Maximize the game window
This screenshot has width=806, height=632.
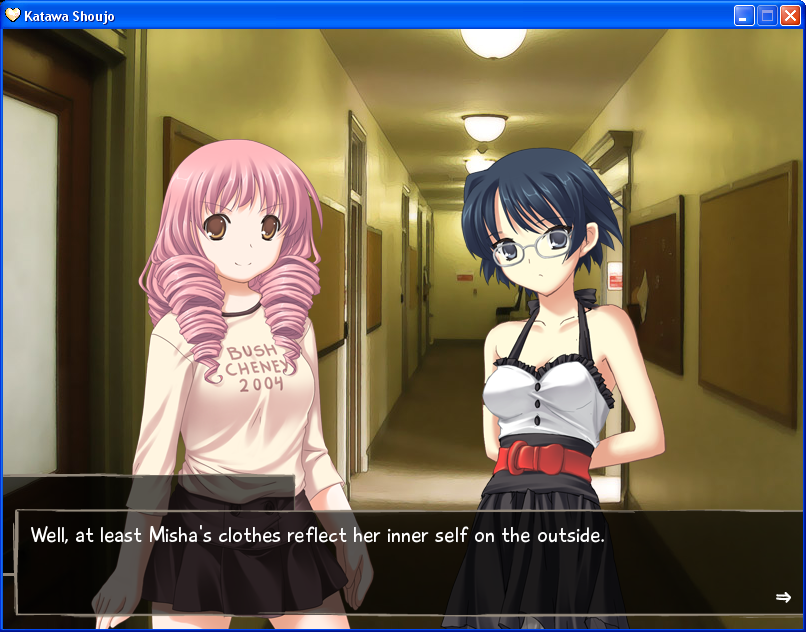coord(767,15)
